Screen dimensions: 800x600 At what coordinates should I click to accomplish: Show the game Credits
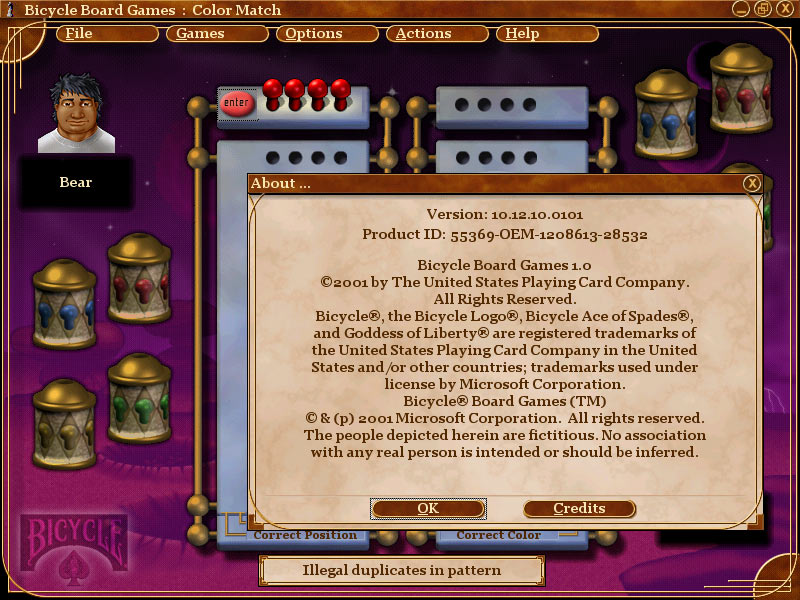pos(579,508)
